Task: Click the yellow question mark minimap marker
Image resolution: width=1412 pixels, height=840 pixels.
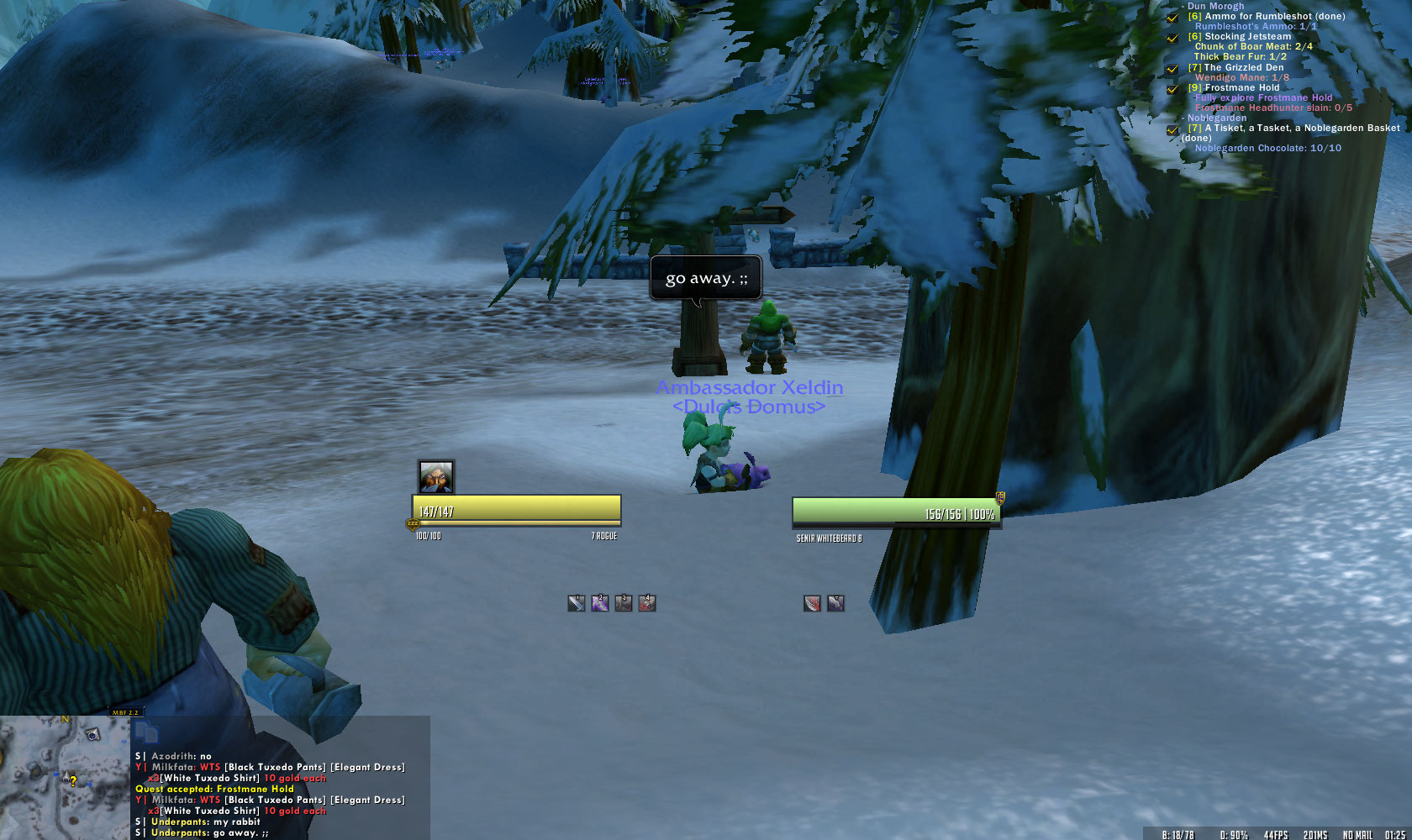Action: tap(73, 781)
